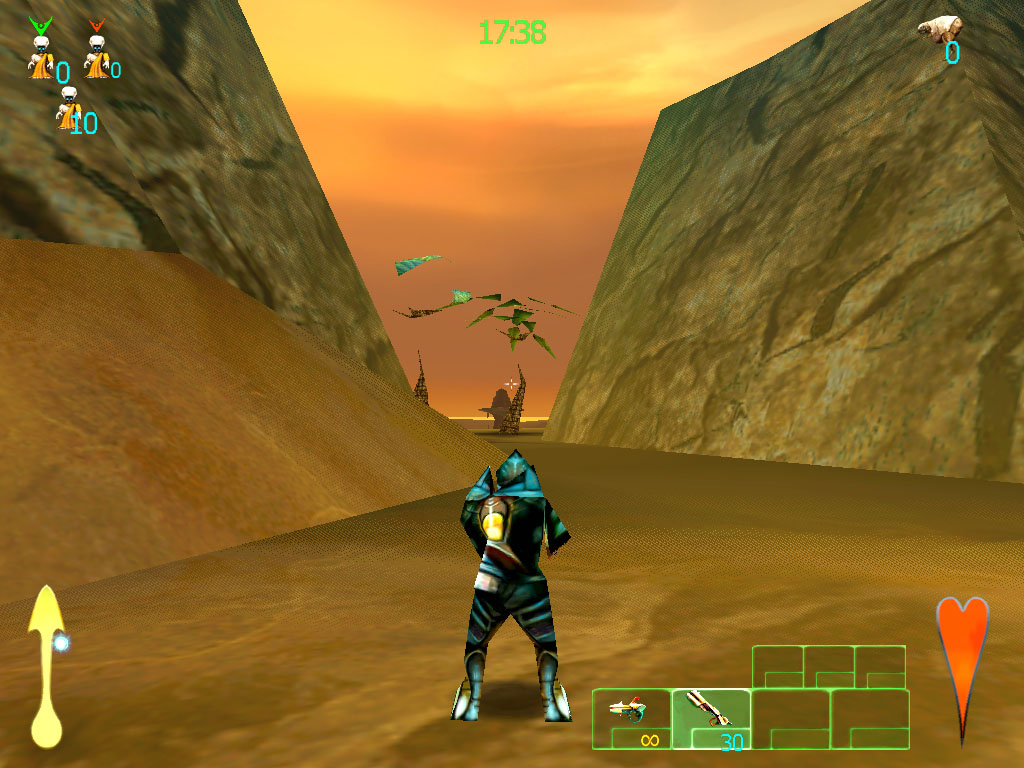
Task: Click the Smartie icon with red marker
Action: point(96,50)
